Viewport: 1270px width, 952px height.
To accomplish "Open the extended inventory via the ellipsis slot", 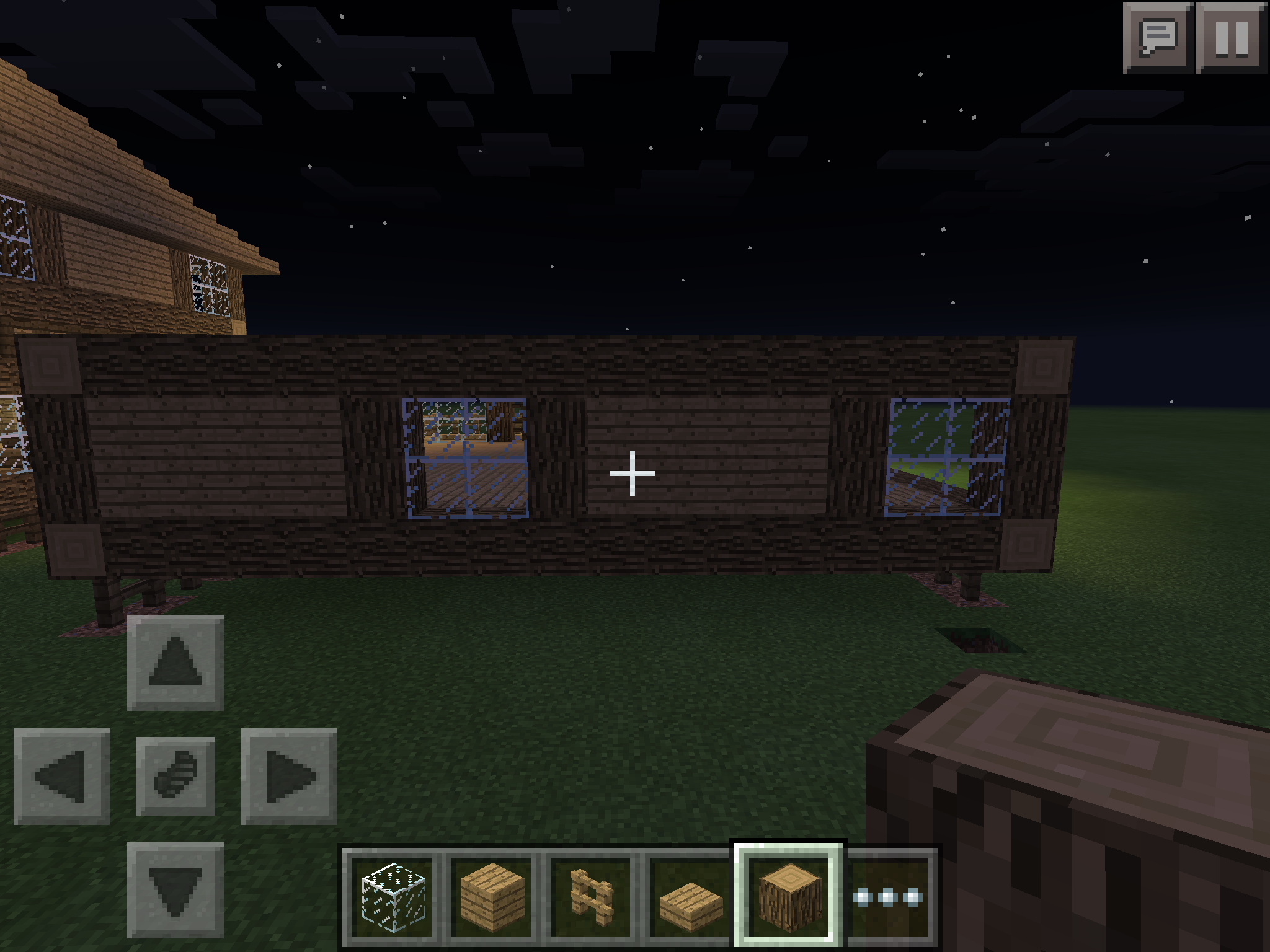I will pyautogui.click(x=887, y=897).
